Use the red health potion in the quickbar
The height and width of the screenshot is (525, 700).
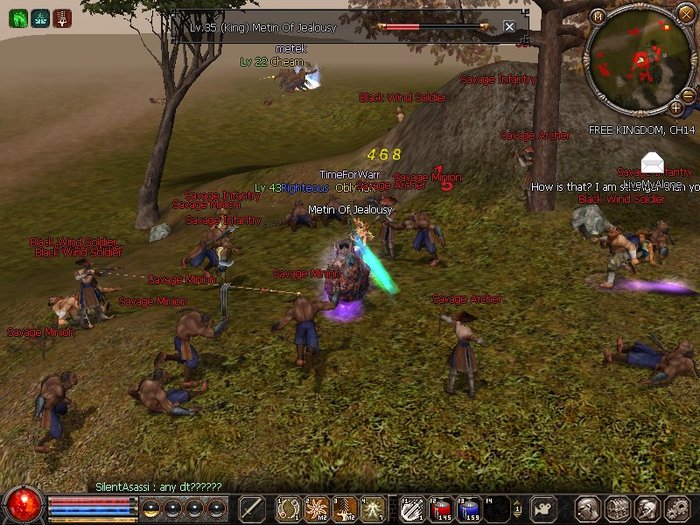point(440,508)
